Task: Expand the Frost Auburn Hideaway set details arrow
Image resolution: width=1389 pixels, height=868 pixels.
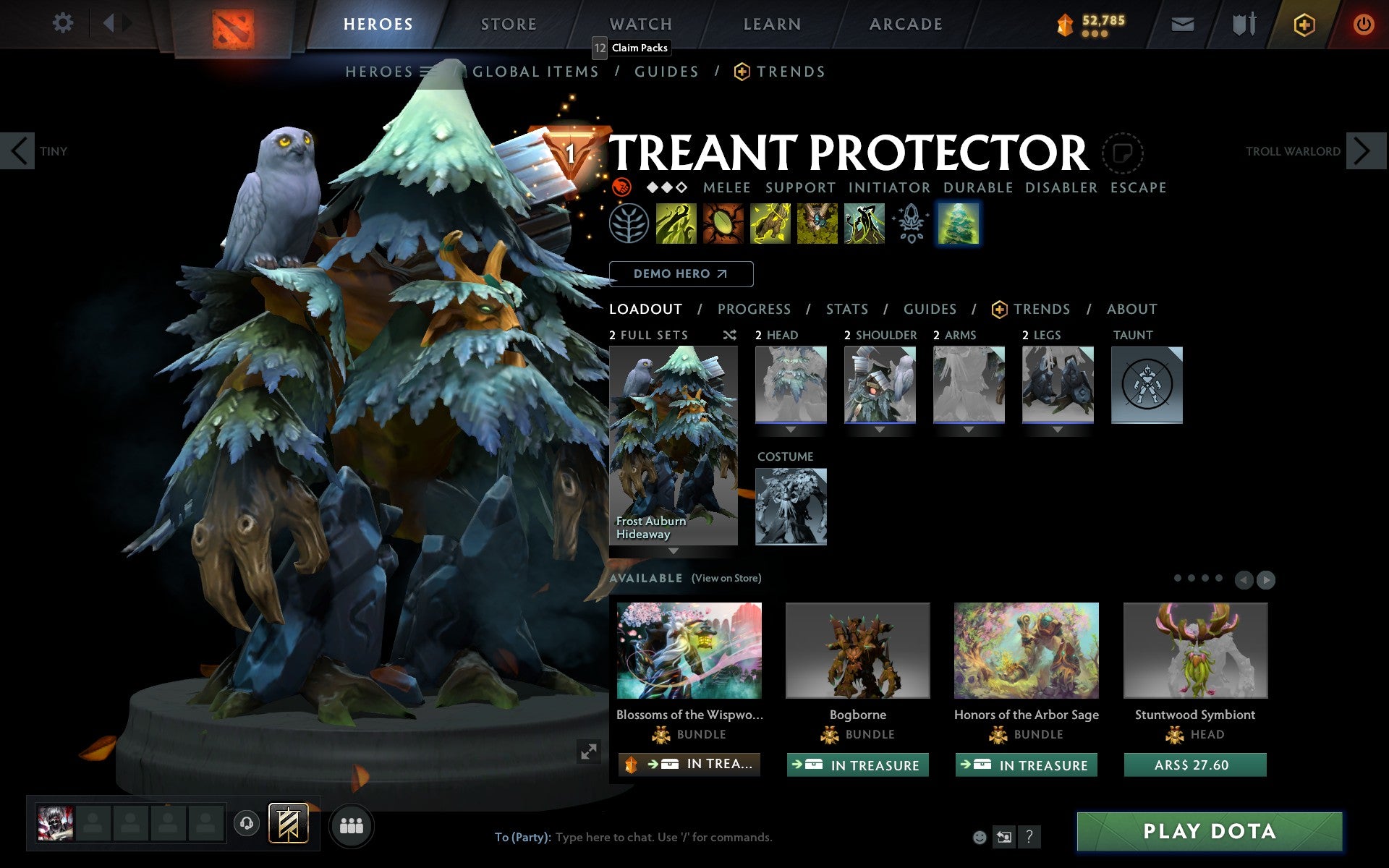Action: coord(674,551)
